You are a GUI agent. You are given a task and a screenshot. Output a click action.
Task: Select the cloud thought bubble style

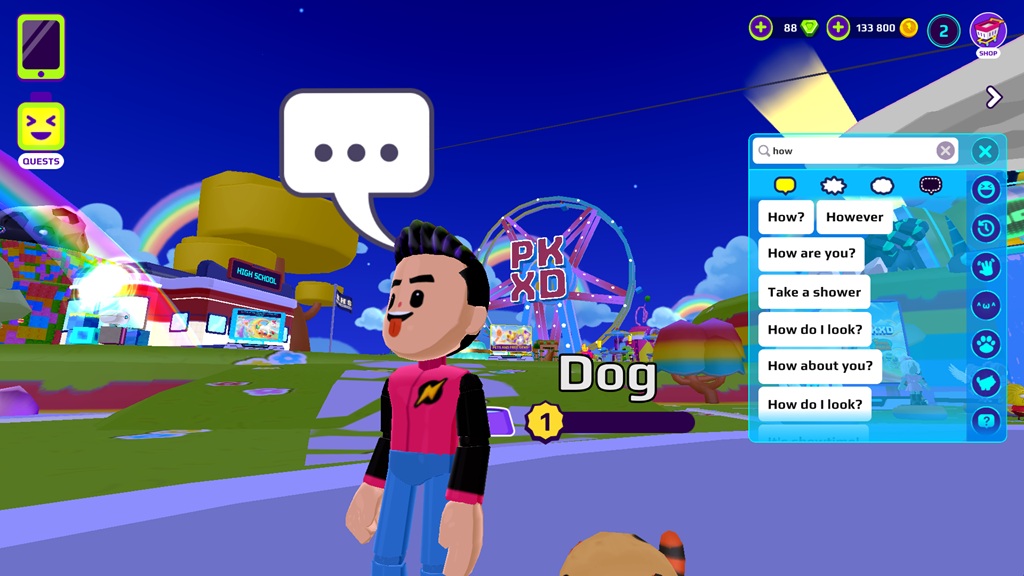(x=882, y=186)
